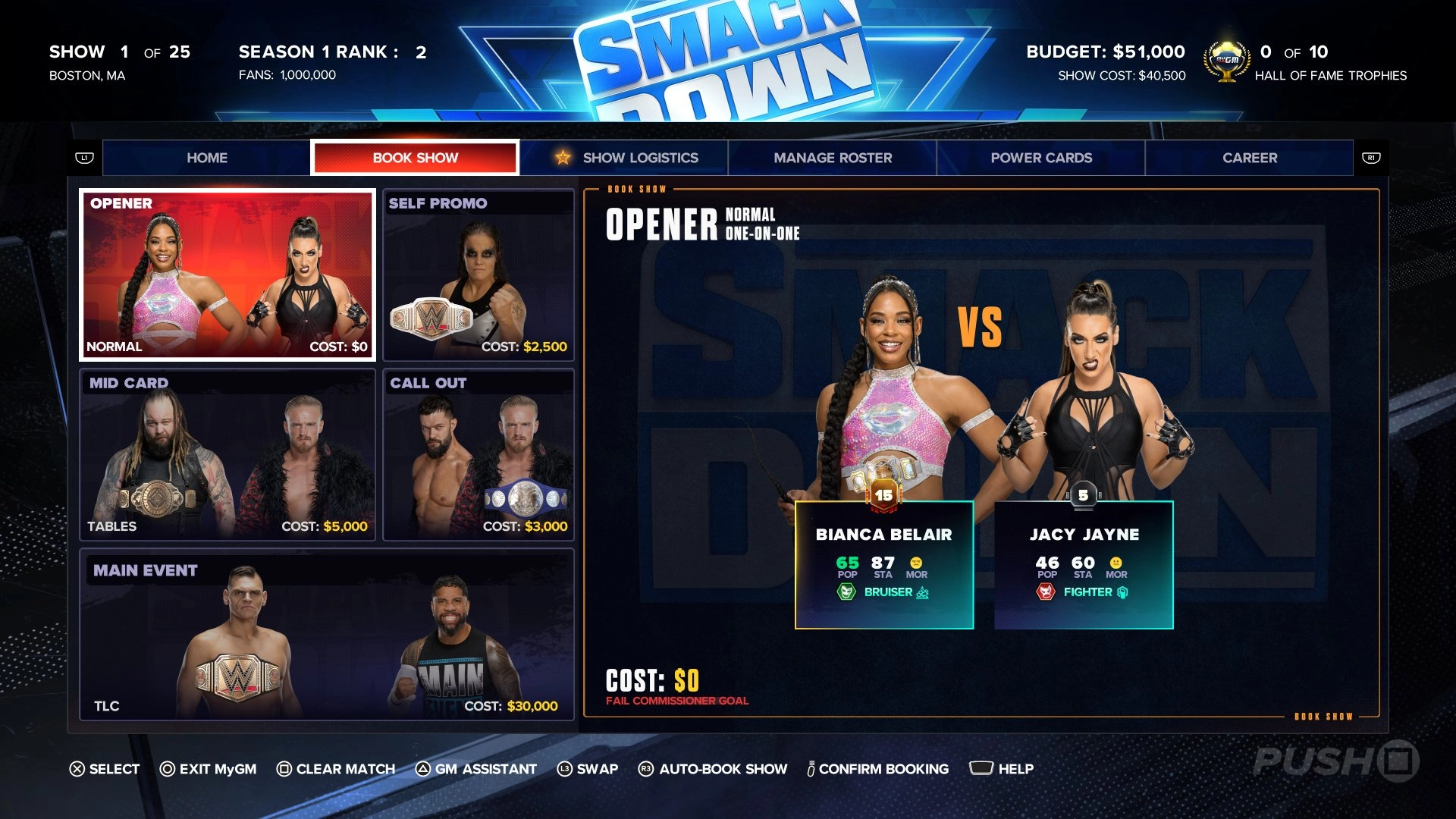Click the L1 shoulder button icon beside Home

[x=86, y=158]
